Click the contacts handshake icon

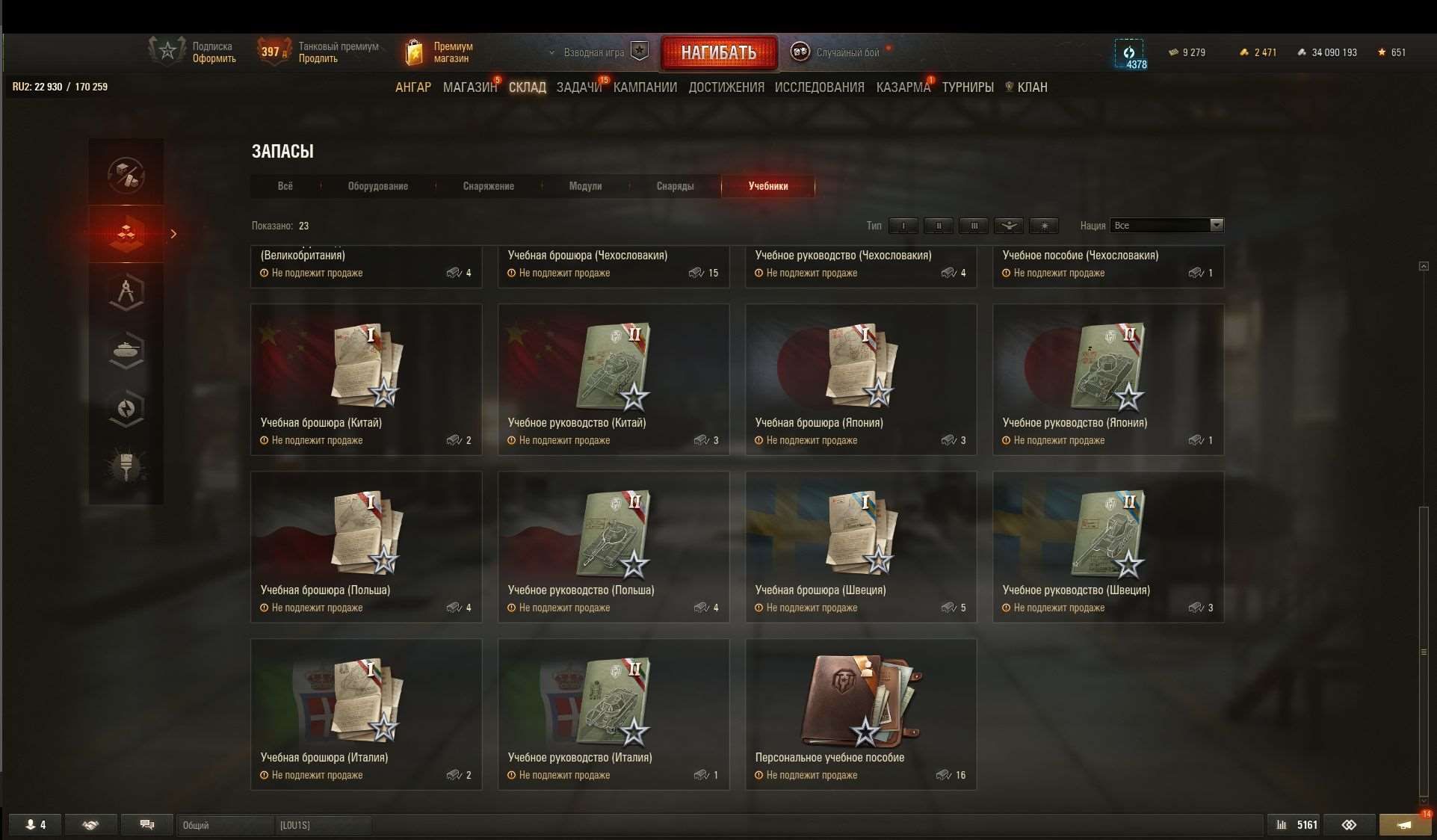91,825
